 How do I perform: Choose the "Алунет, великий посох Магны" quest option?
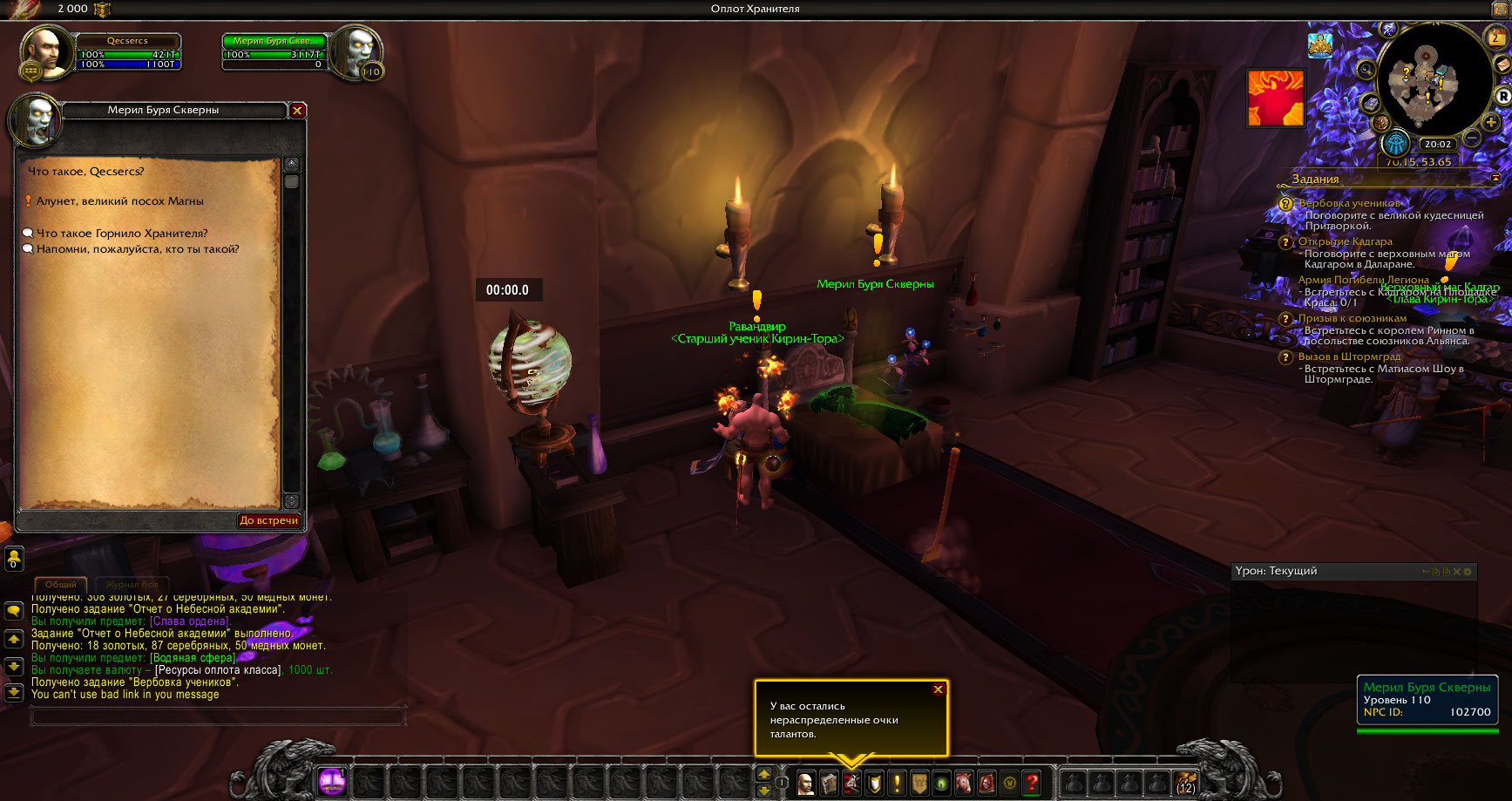coord(119,201)
